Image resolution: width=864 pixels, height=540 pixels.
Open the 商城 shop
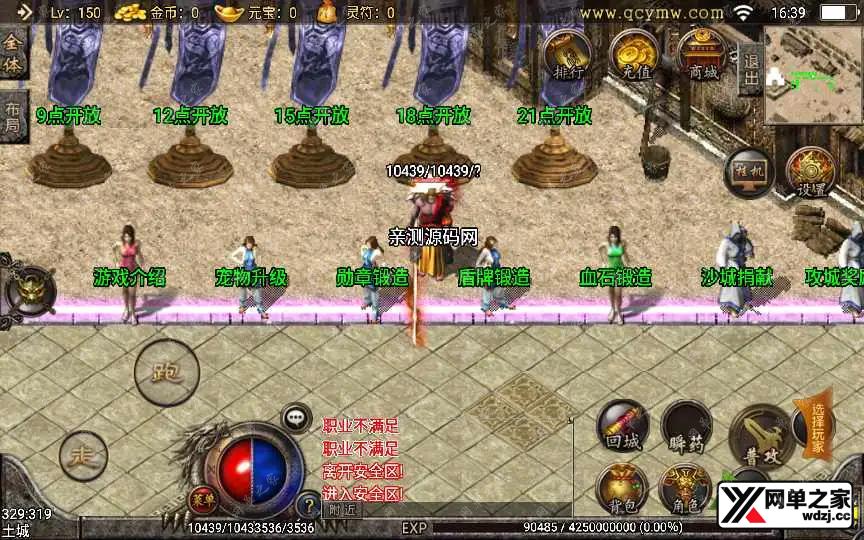(702, 54)
